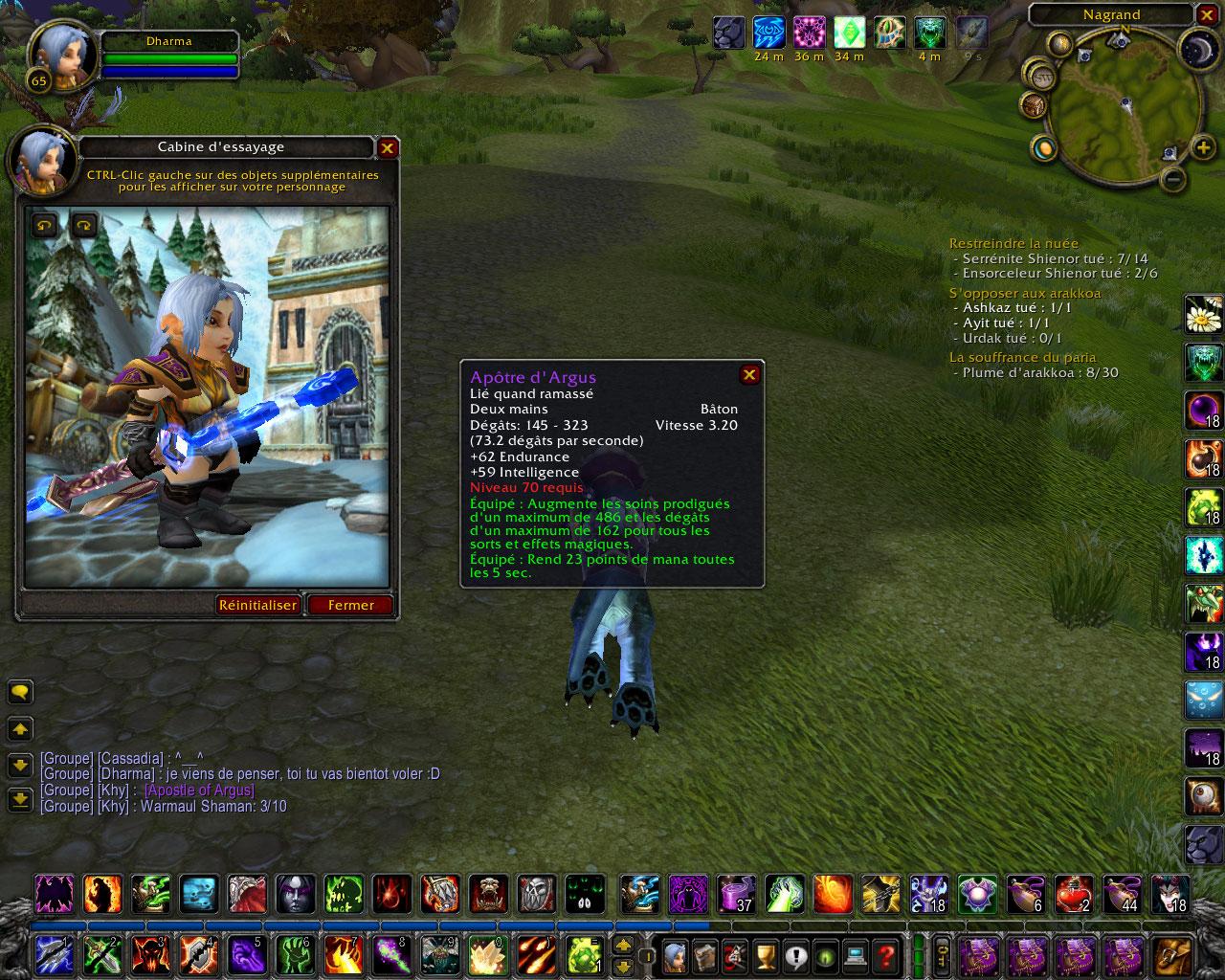Image resolution: width=1225 pixels, height=980 pixels.
Task: Rotate the dressing room model left
Action: (x=46, y=226)
